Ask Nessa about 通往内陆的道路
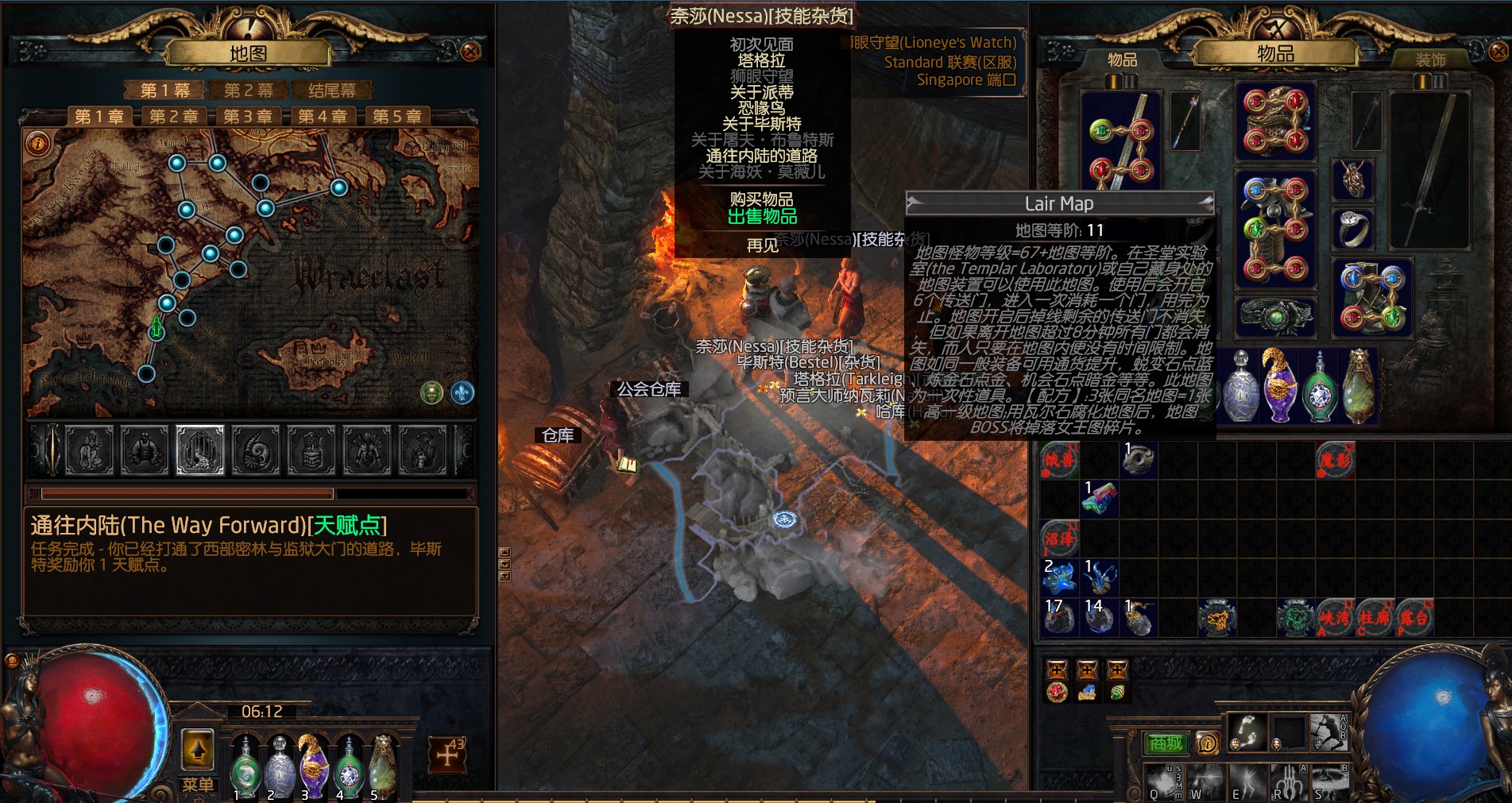 (761, 156)
